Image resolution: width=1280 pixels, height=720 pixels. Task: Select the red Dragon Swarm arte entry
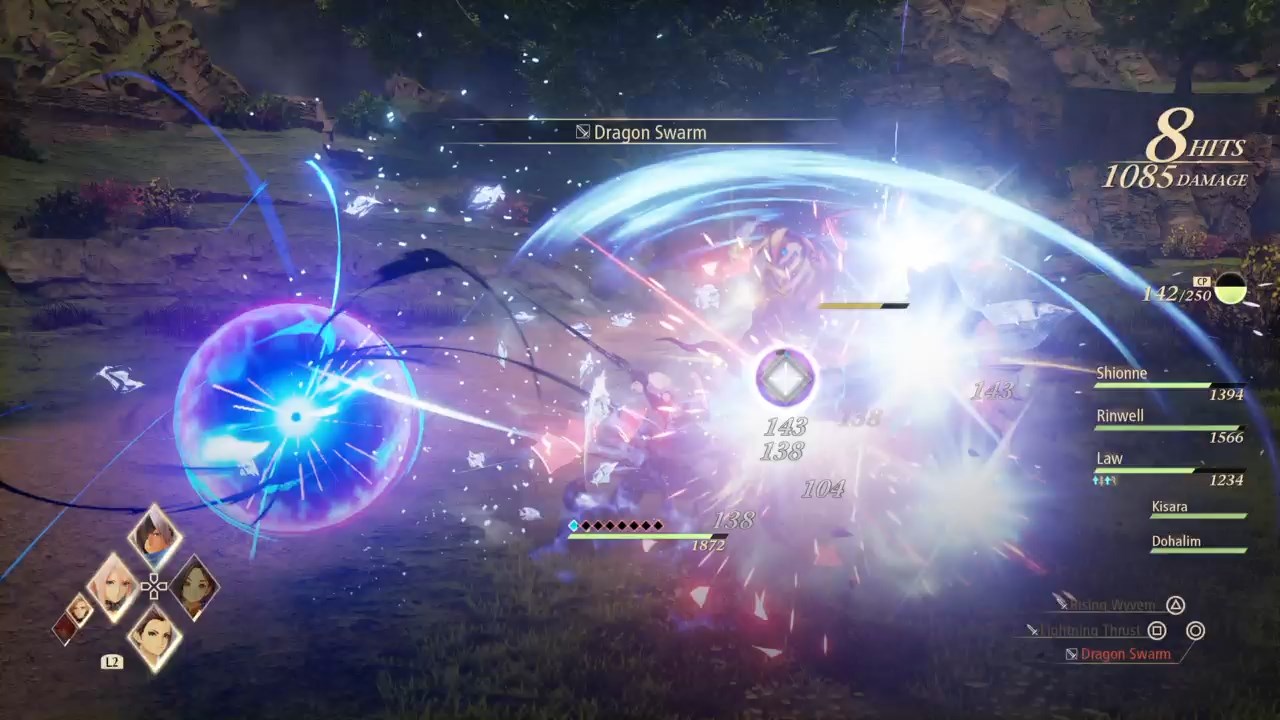click(1125, 654)
